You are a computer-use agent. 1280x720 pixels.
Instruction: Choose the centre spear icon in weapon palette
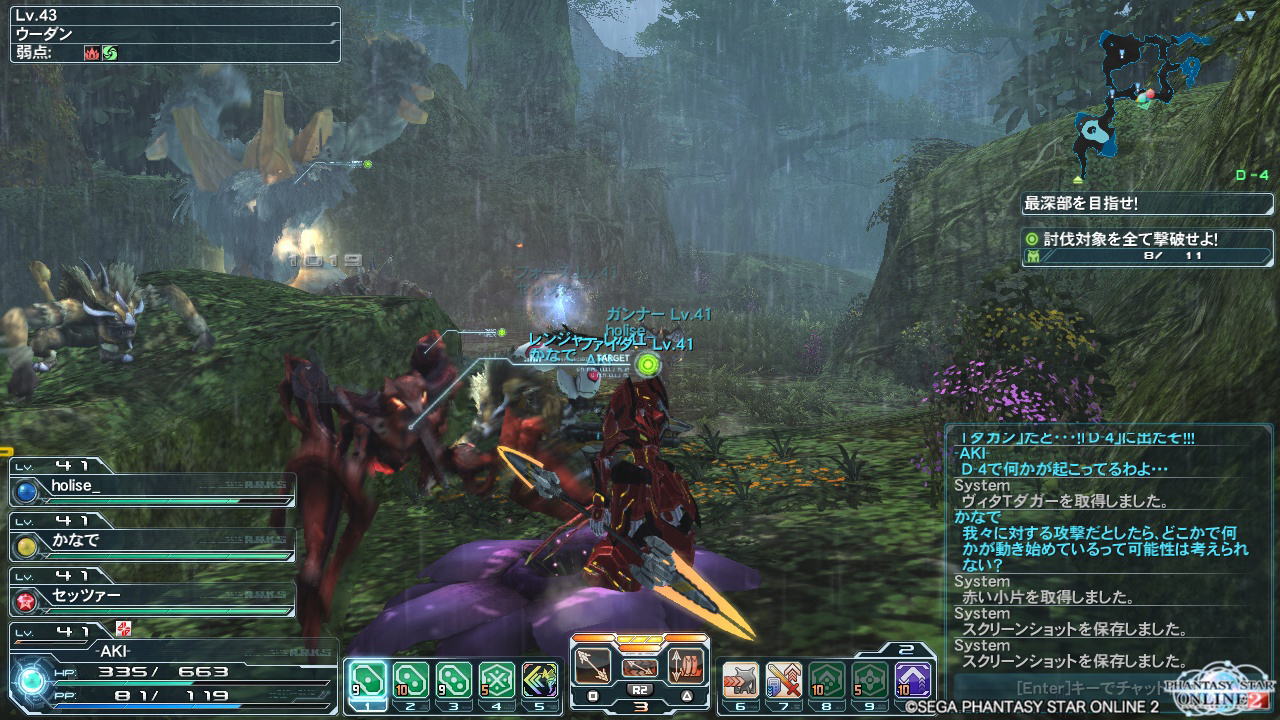coord(640,666)
